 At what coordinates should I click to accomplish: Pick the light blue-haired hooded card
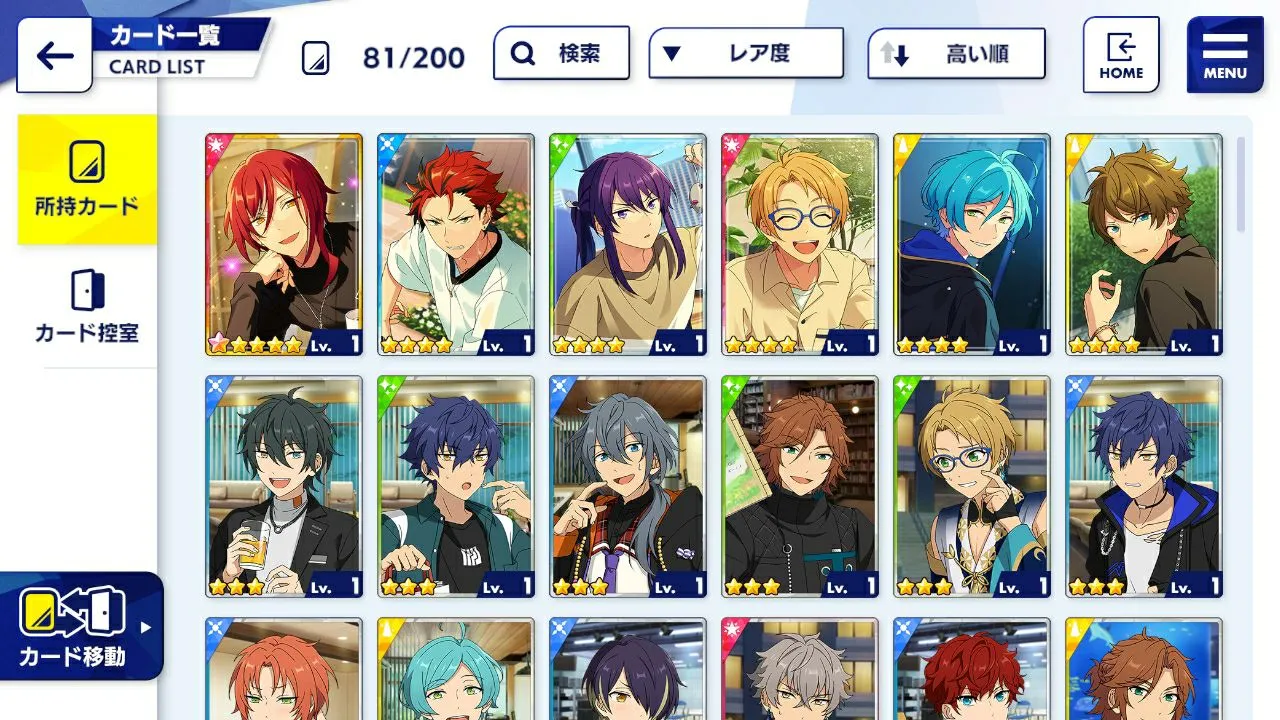(972, 244)
